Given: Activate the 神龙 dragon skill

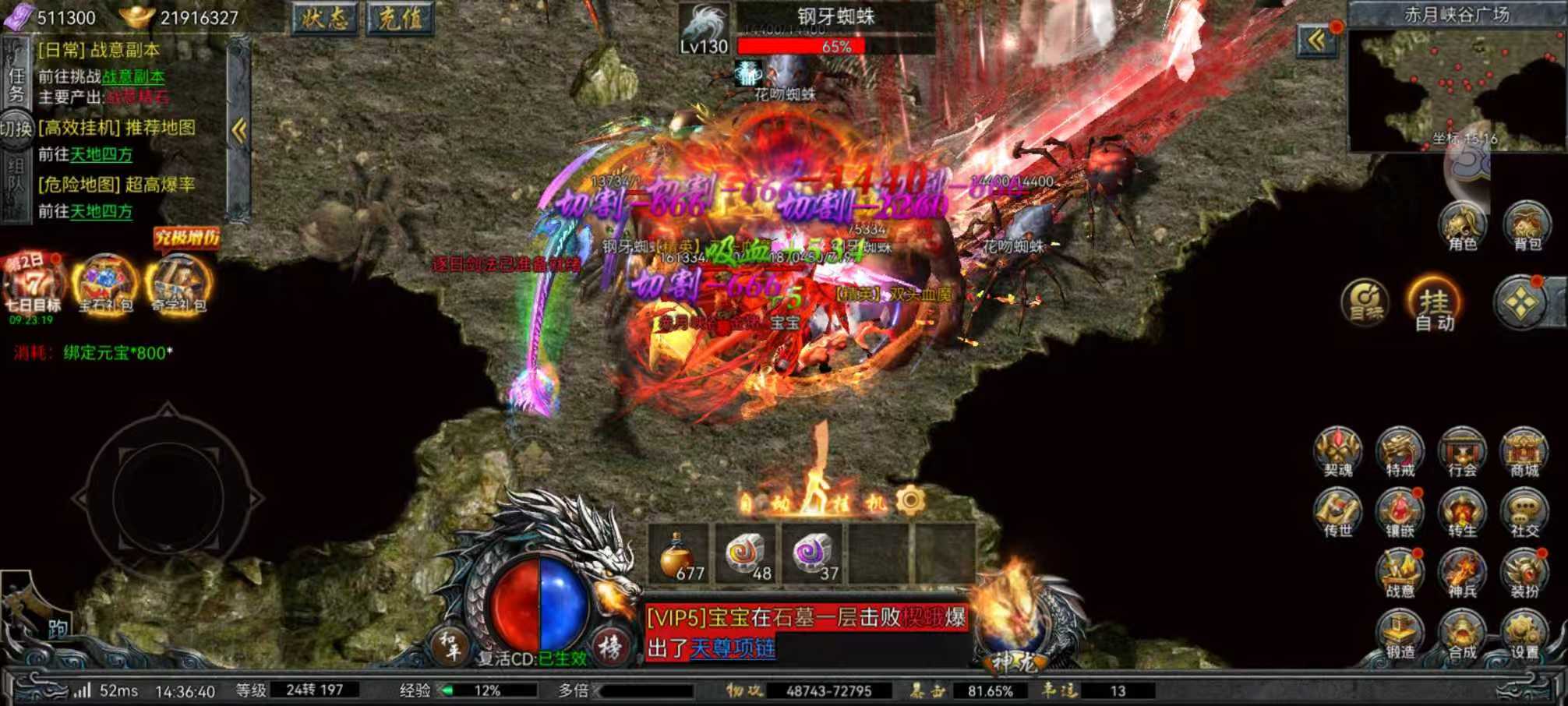Looking at the screenshot, I should 1013,623.
